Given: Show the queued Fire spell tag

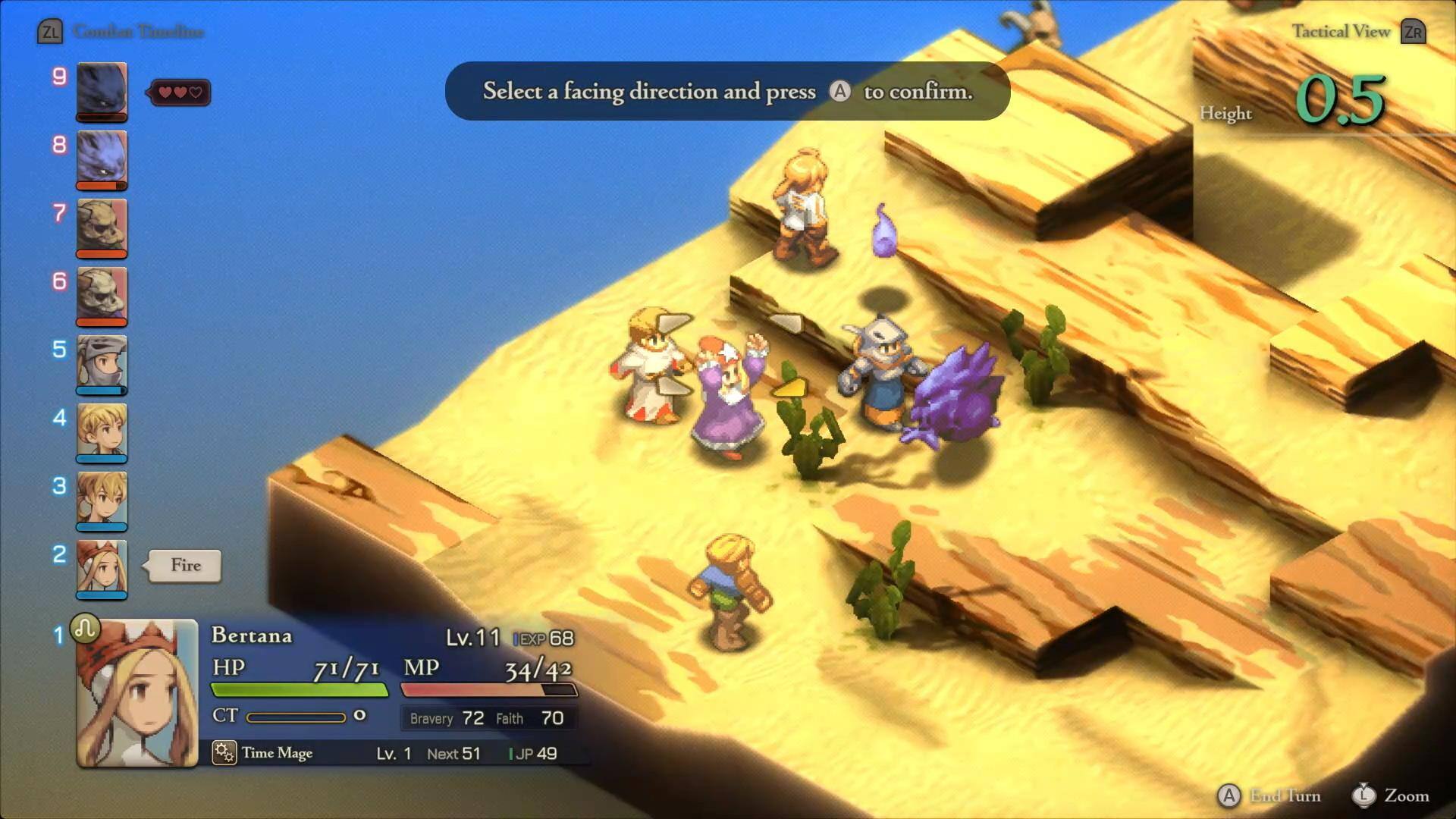Looking at the screenshot, I should click(186, 566).
